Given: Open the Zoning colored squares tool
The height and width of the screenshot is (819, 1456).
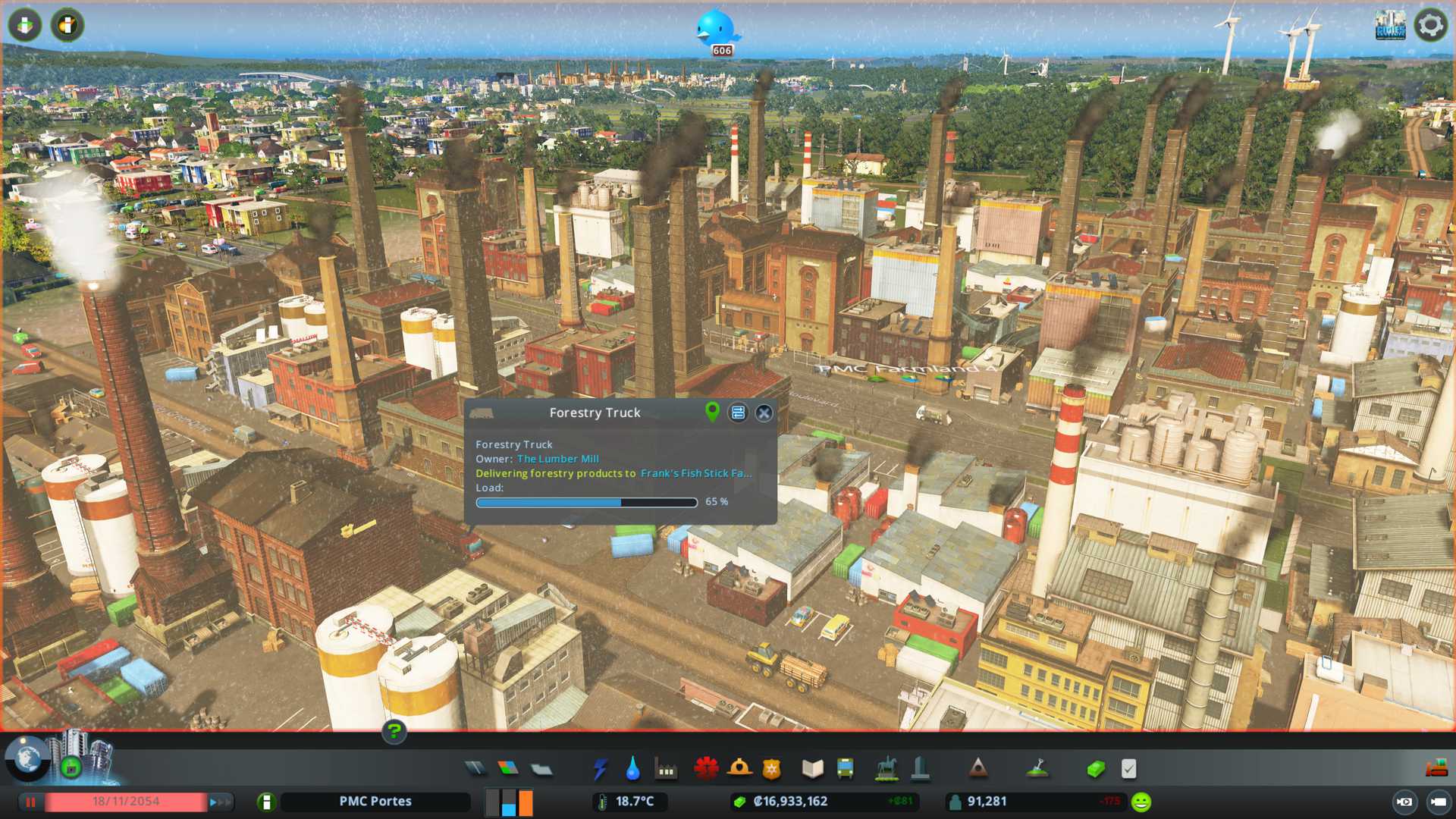Looking at the screenshot, I should [508, 769].
